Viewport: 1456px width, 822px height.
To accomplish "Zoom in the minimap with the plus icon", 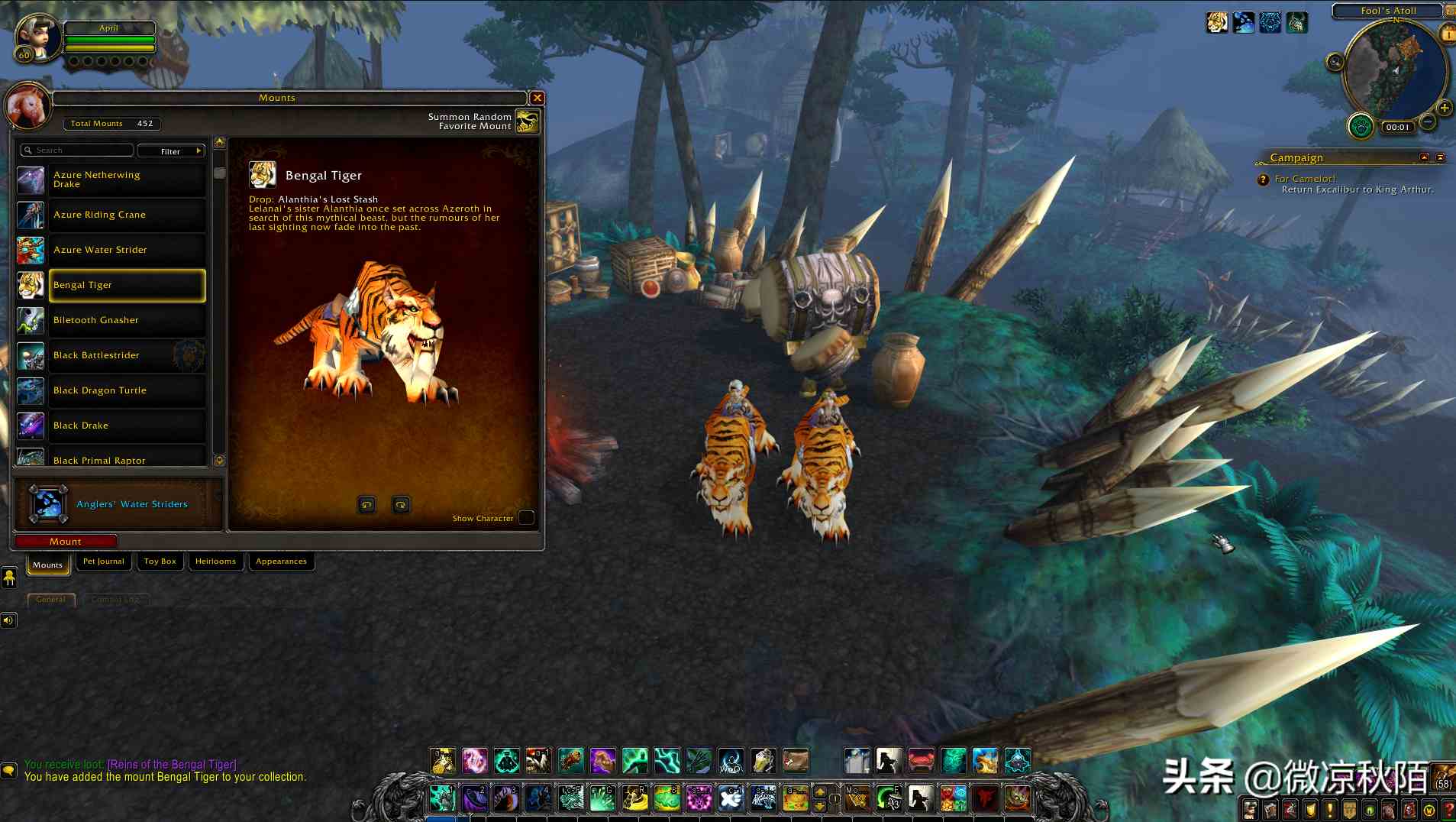I will click(x=1443, y=106).
